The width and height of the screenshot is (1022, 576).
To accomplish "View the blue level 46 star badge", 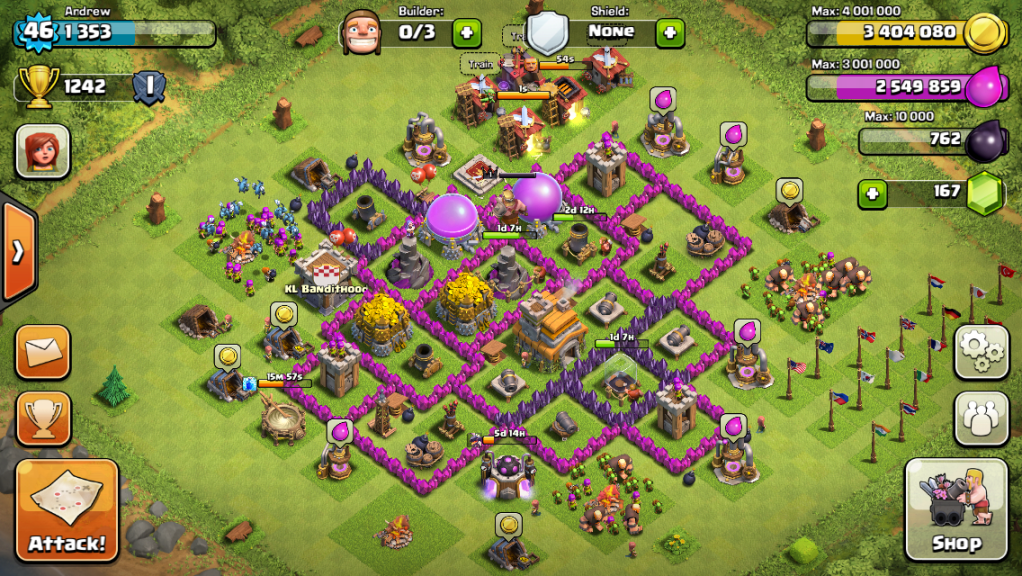I will pos(38,30).
